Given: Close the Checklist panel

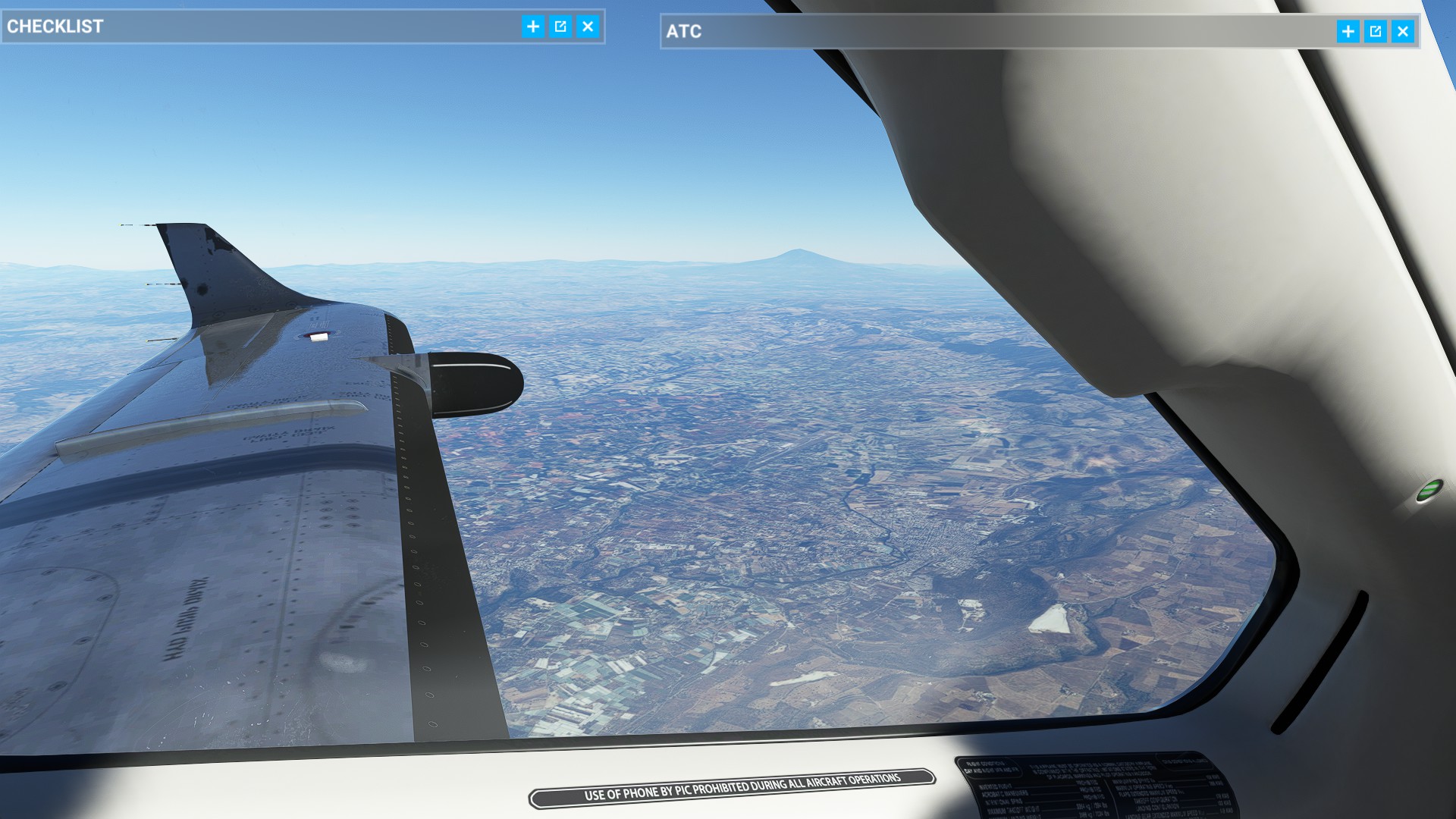Looking at the screenshot, I should 588,27.
